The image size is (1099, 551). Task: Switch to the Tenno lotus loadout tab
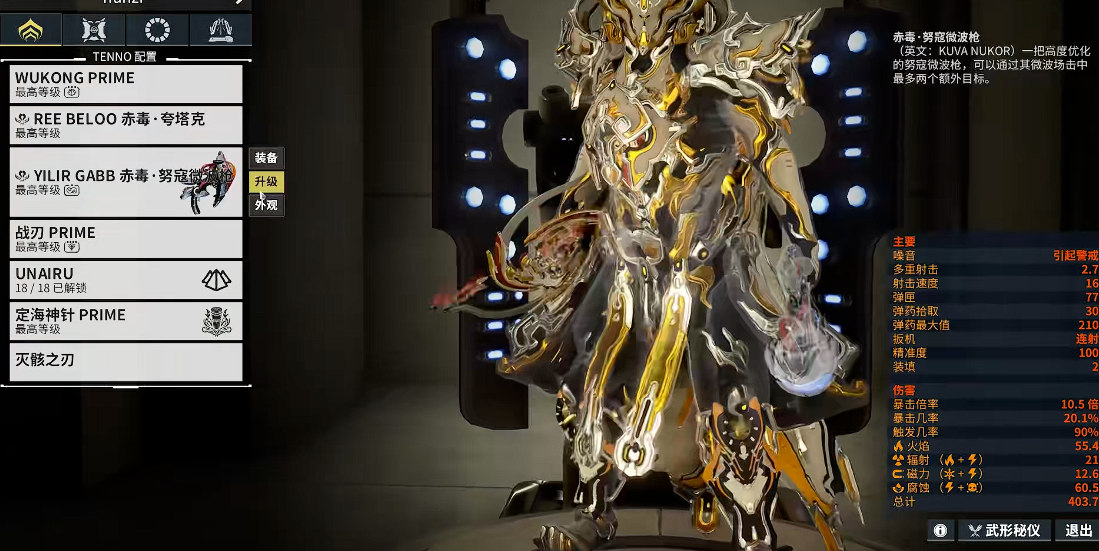click(30, 30)
